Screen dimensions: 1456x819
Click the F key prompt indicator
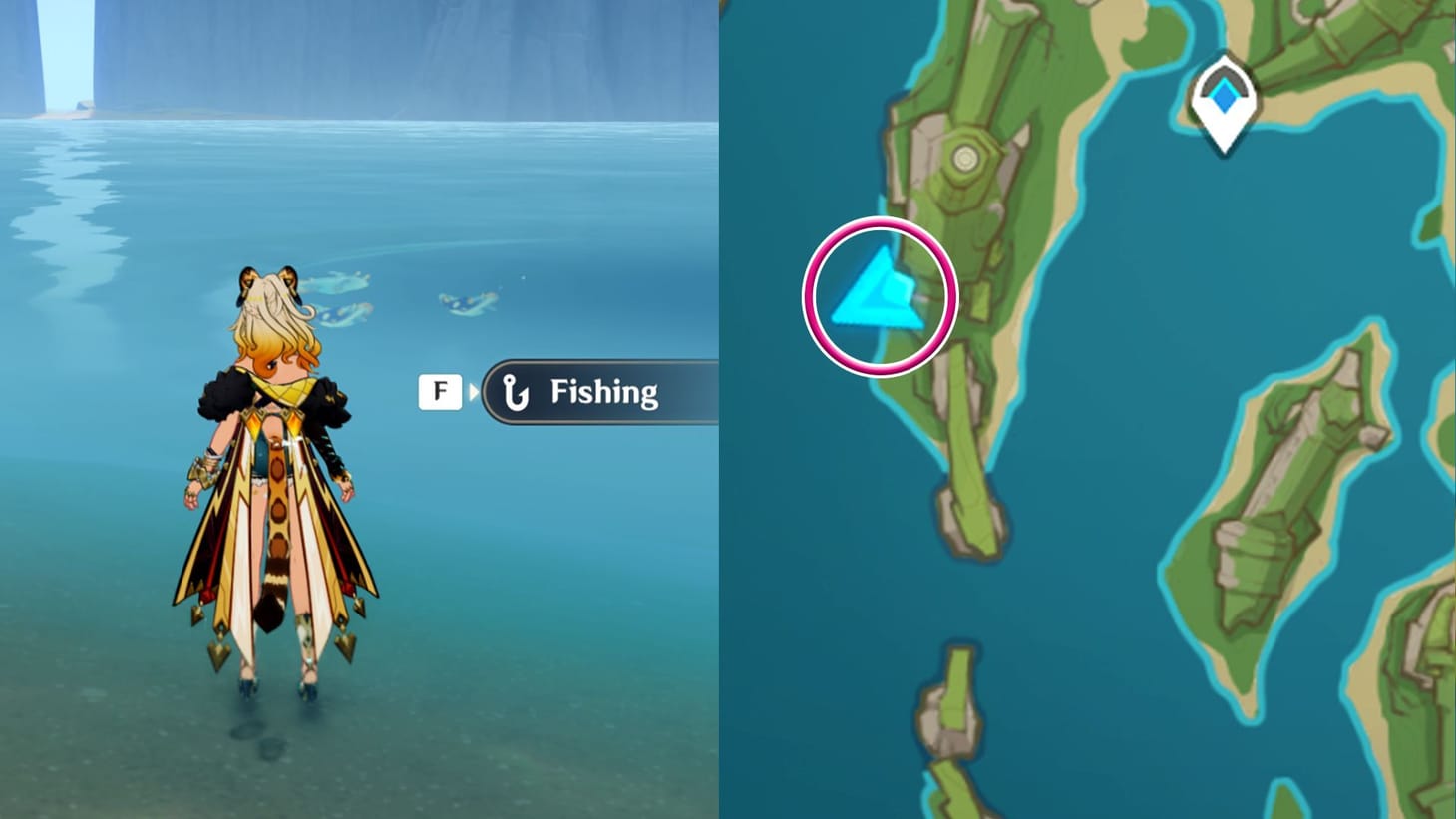(440, 391)
